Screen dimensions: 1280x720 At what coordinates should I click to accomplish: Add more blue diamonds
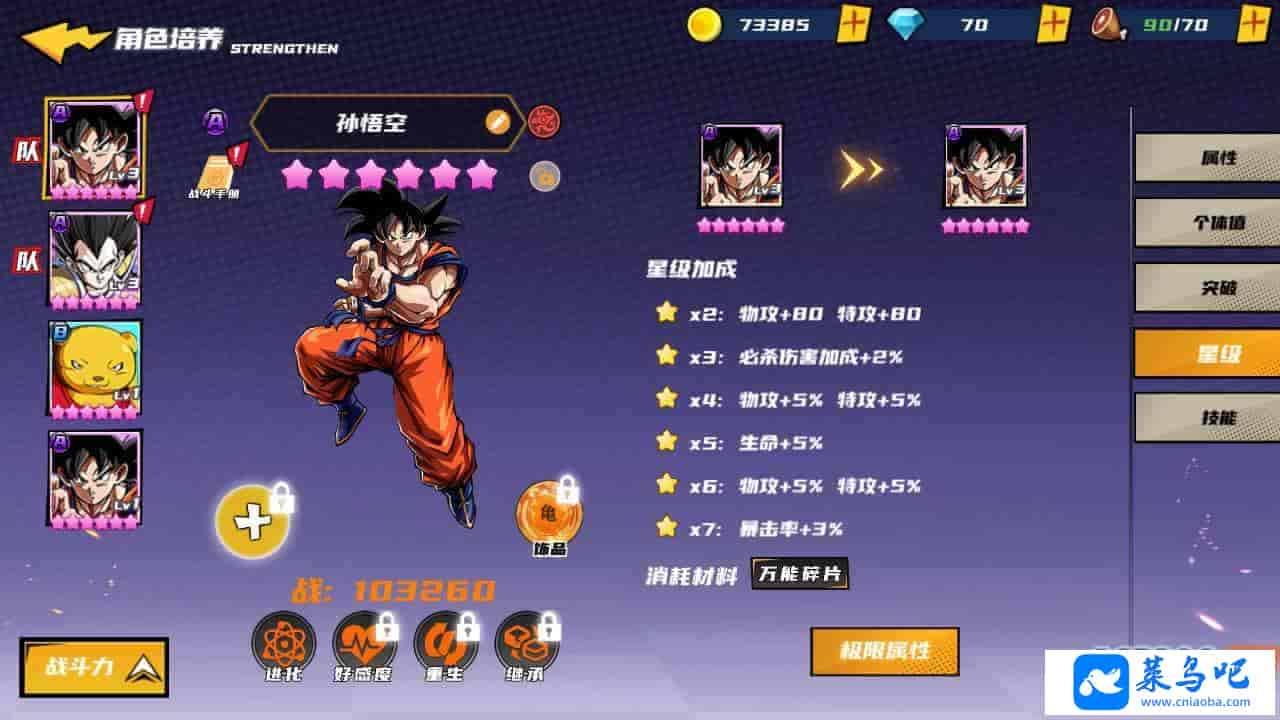(1053, 24)
